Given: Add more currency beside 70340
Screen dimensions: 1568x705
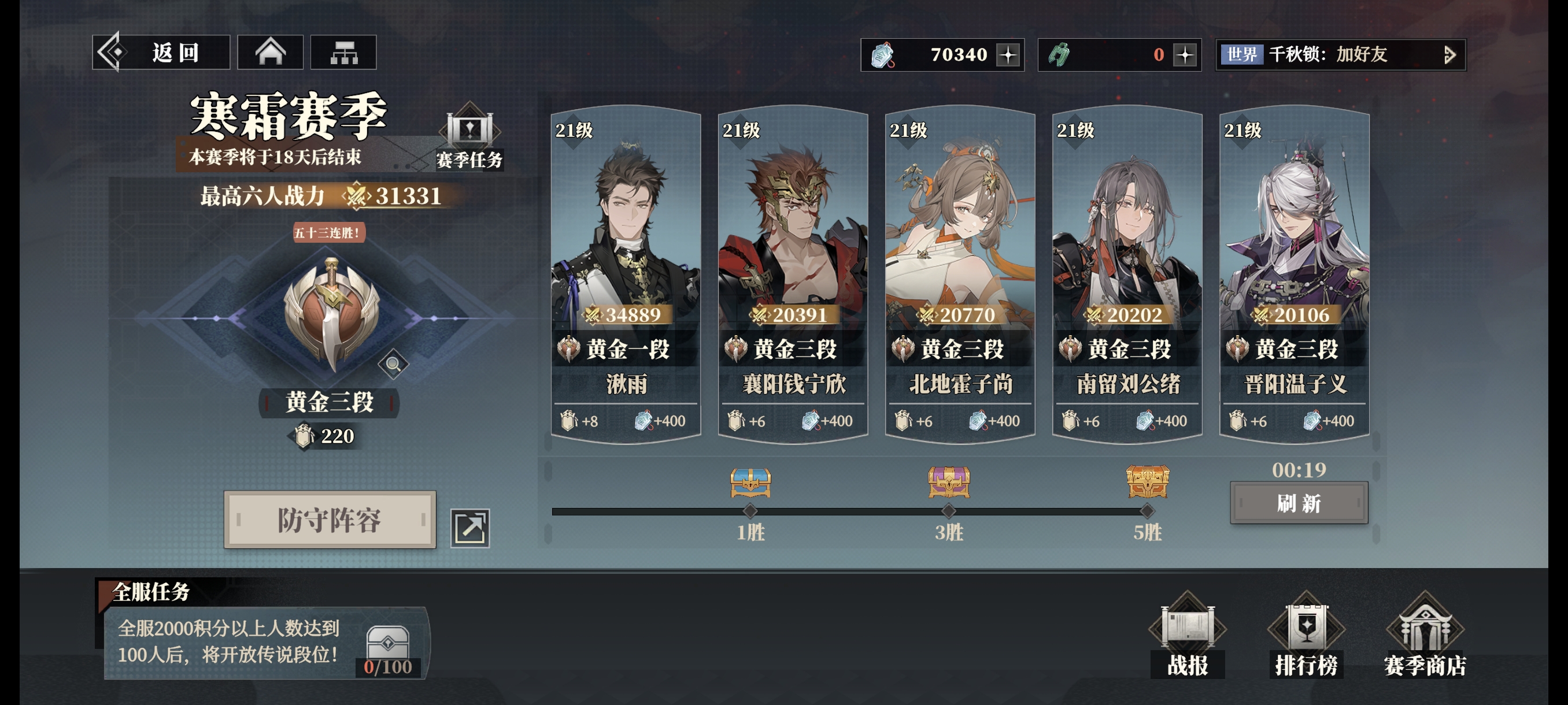Looking at the screenshot, I should (x=1008, y=55).
